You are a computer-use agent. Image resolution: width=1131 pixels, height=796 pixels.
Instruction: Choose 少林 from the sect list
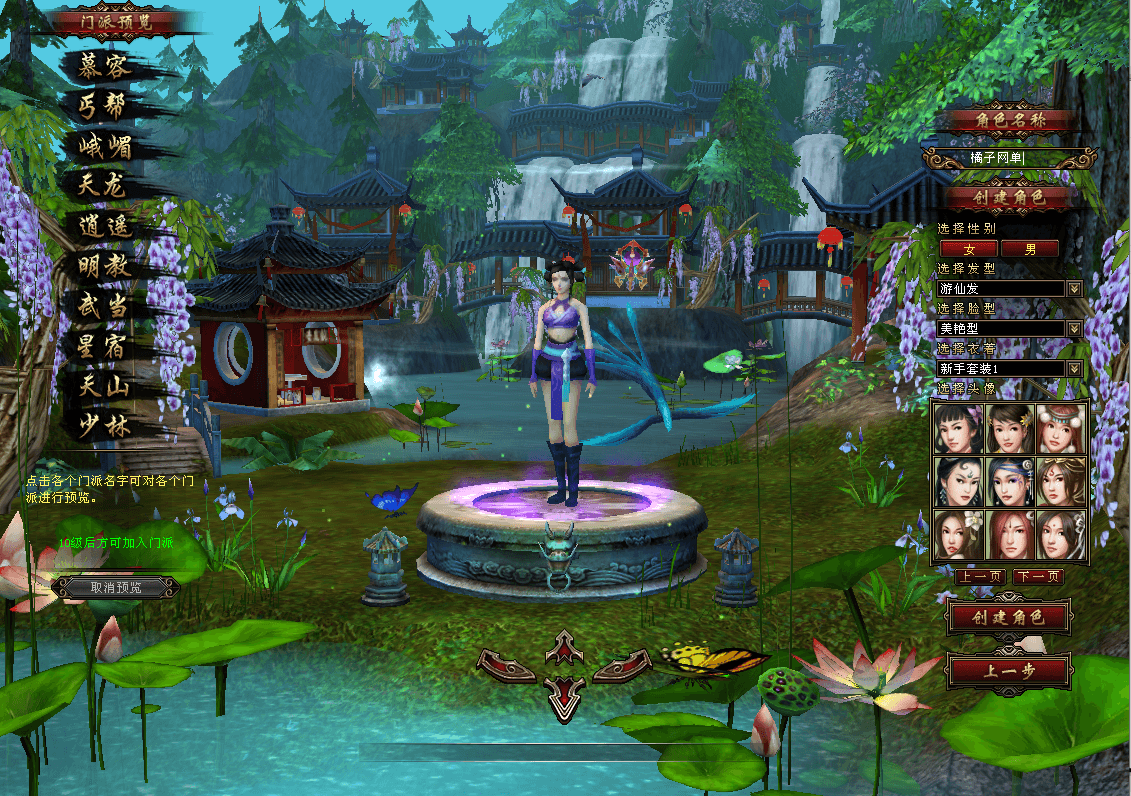(x=105, y=426)
